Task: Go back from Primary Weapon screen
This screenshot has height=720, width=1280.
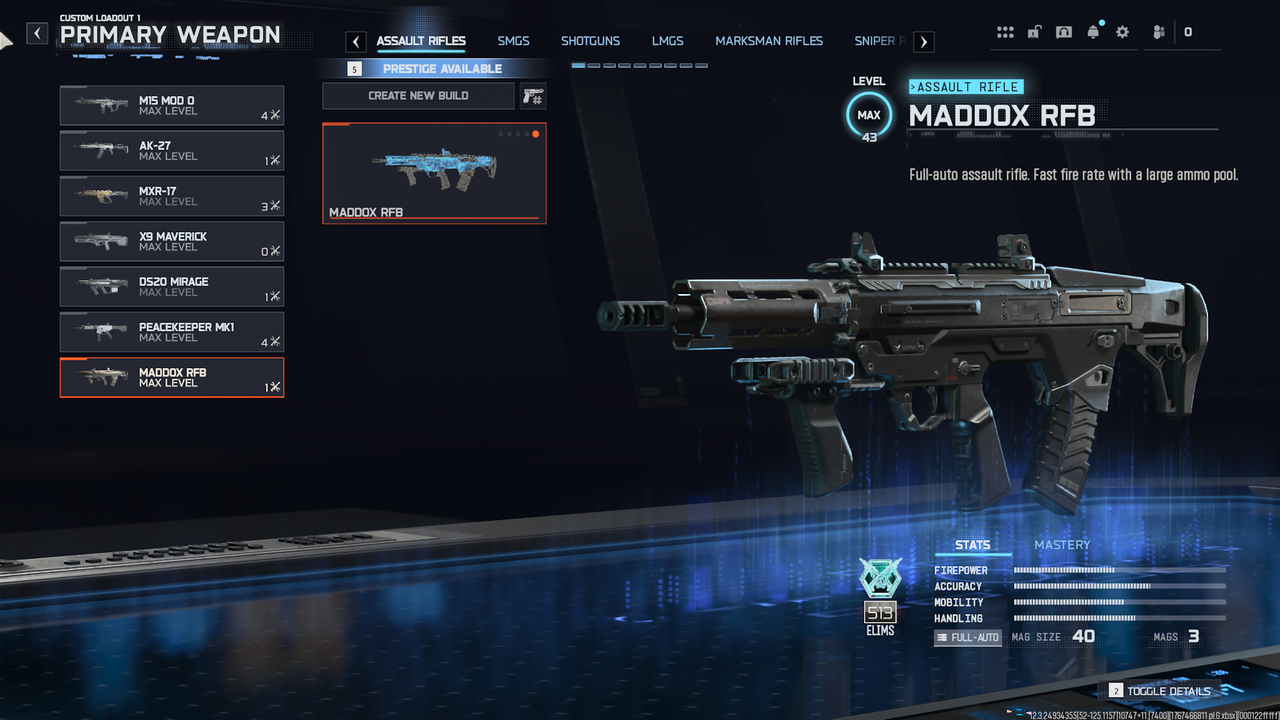Action: [37, 34]
